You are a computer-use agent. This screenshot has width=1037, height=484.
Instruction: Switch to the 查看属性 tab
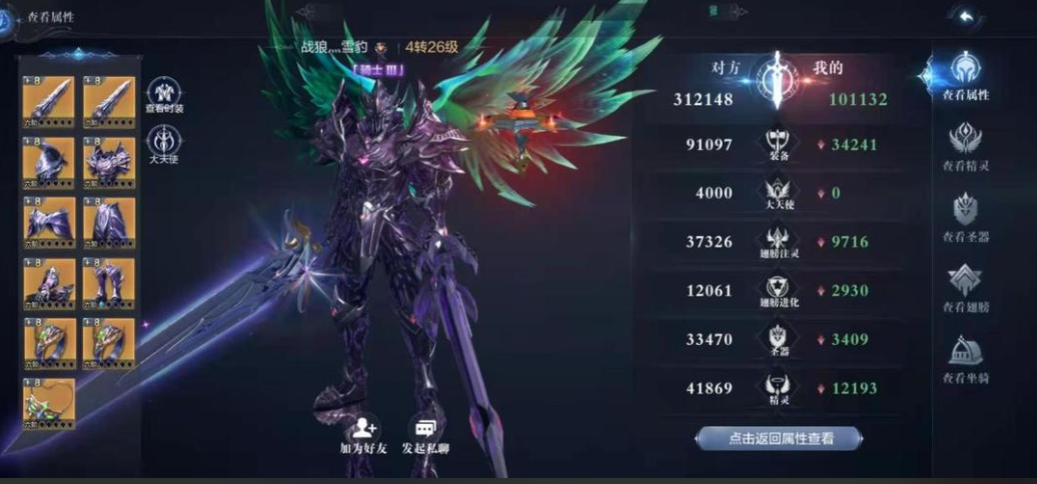pos(965,75)
